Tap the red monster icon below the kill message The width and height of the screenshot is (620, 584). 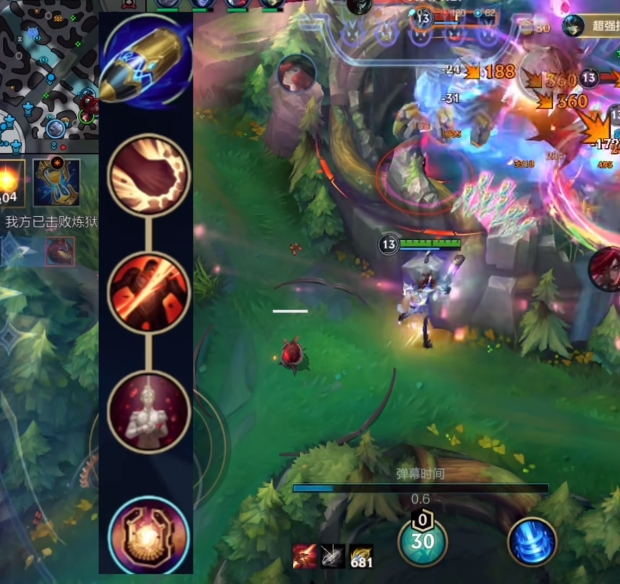point(60,251)
